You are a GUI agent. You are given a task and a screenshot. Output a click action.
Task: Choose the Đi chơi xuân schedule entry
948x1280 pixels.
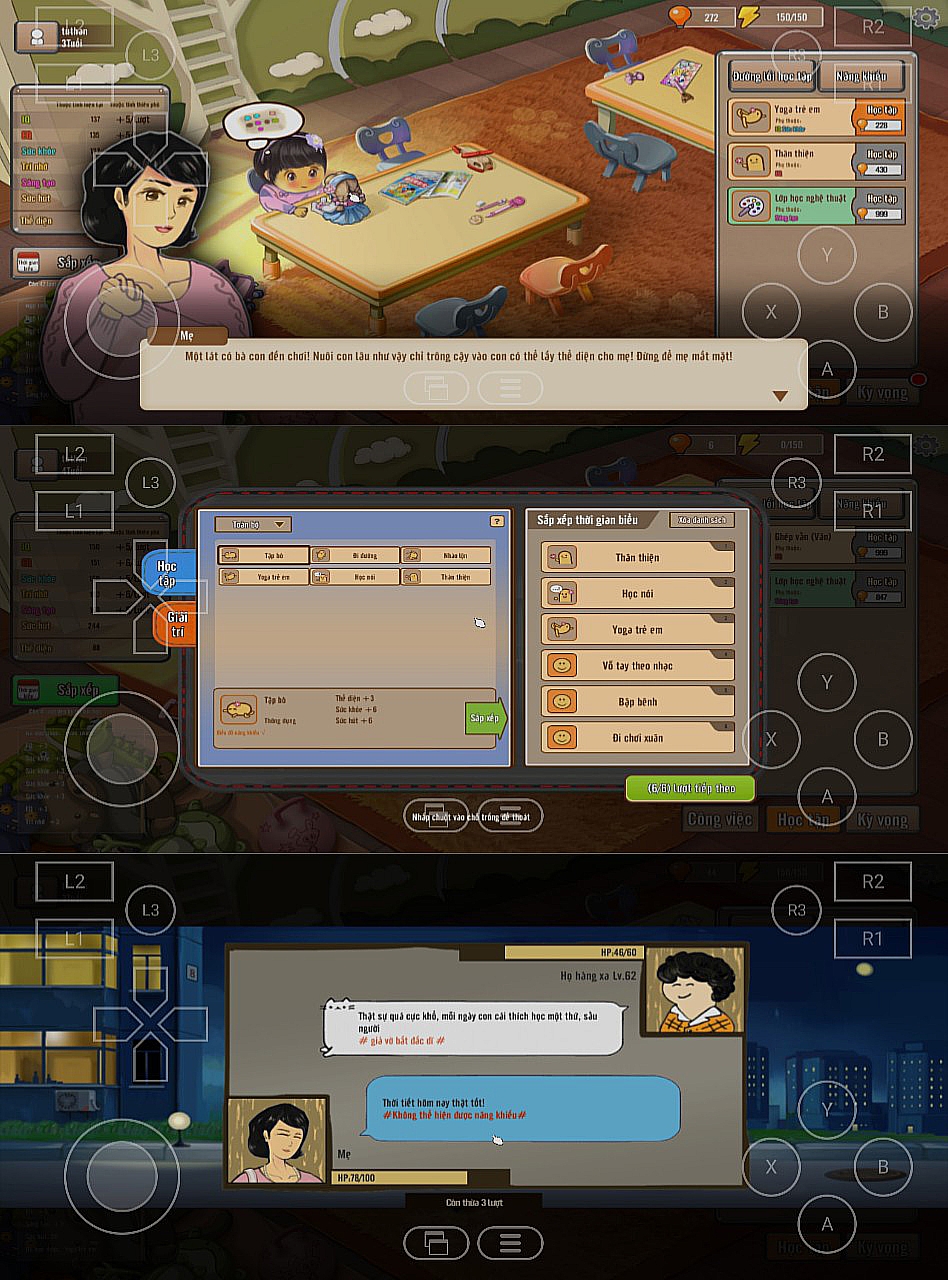pyautogui.click(x=638, y=738)
